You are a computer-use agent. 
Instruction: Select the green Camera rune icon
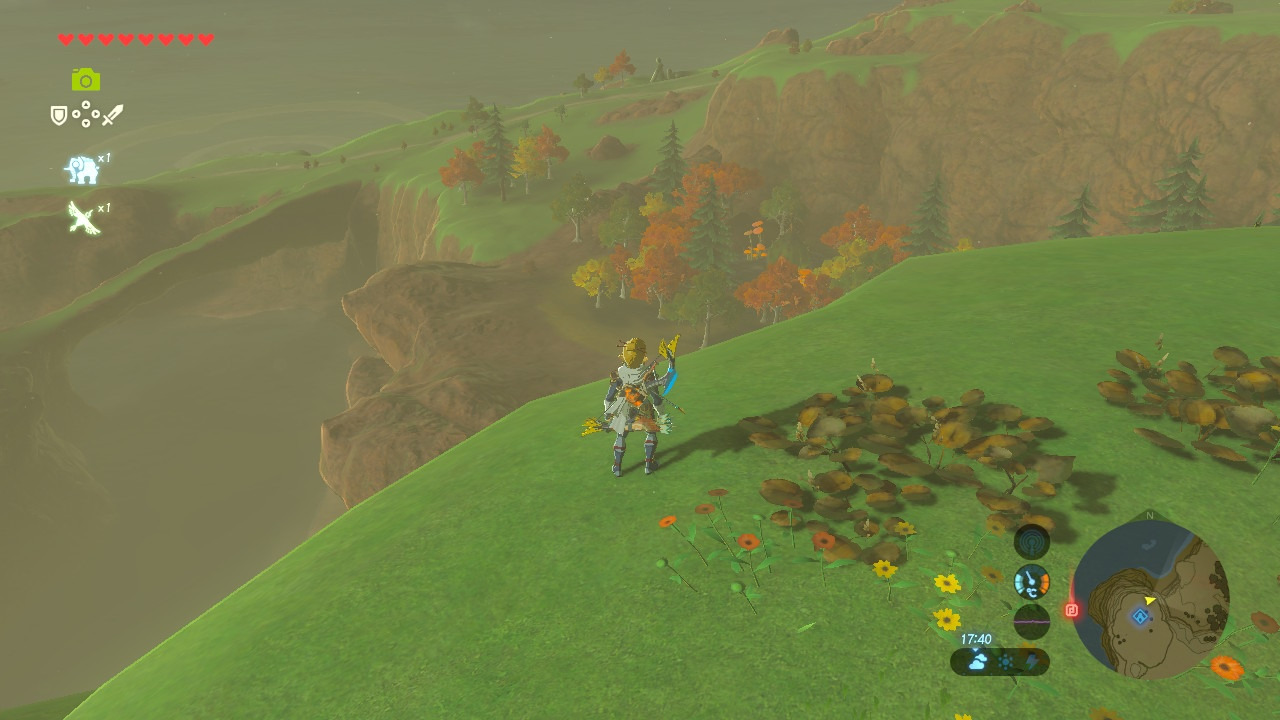click(86, 80)
